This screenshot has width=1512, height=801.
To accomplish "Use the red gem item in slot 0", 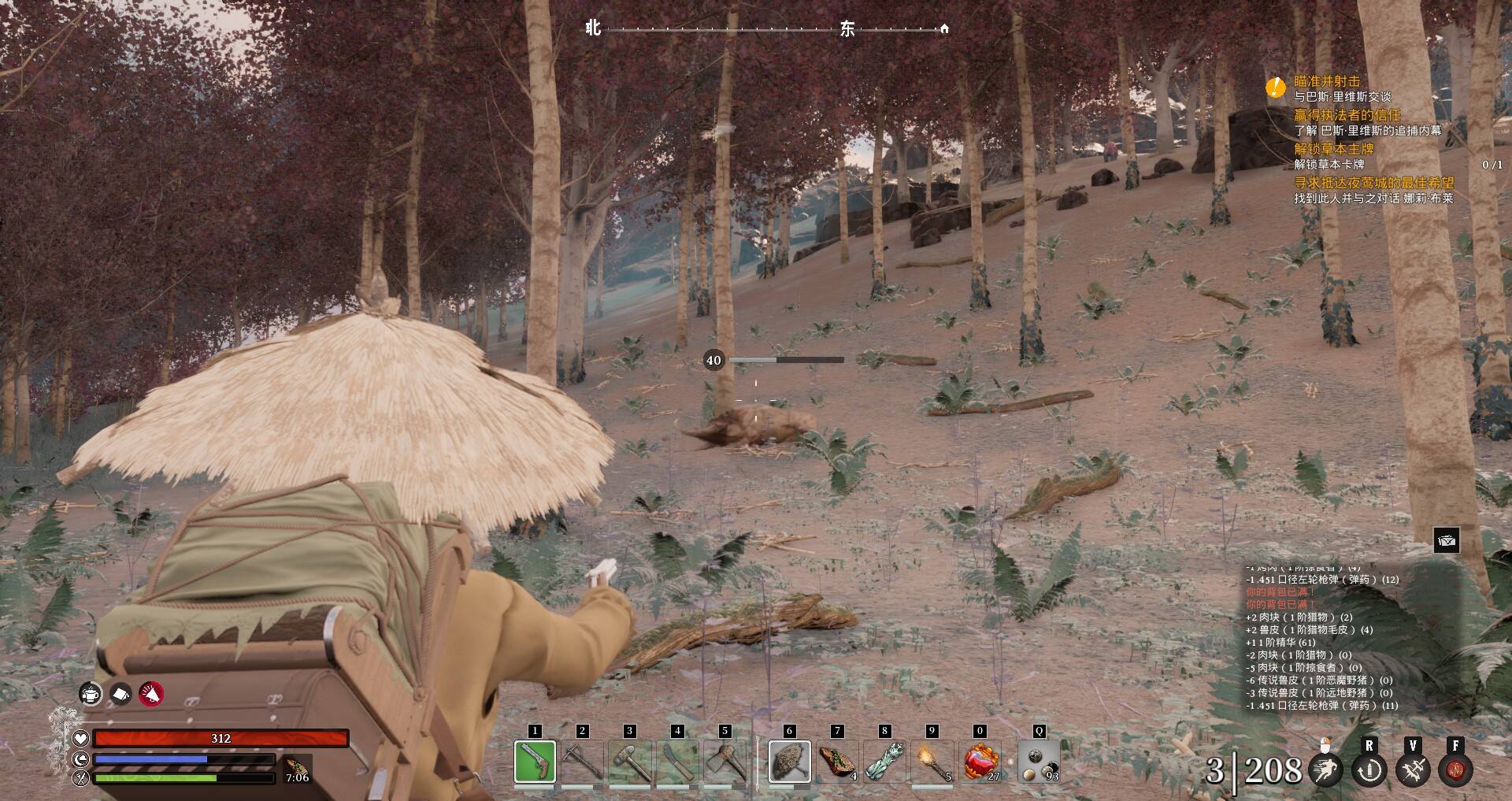I will tap(981, 762).
